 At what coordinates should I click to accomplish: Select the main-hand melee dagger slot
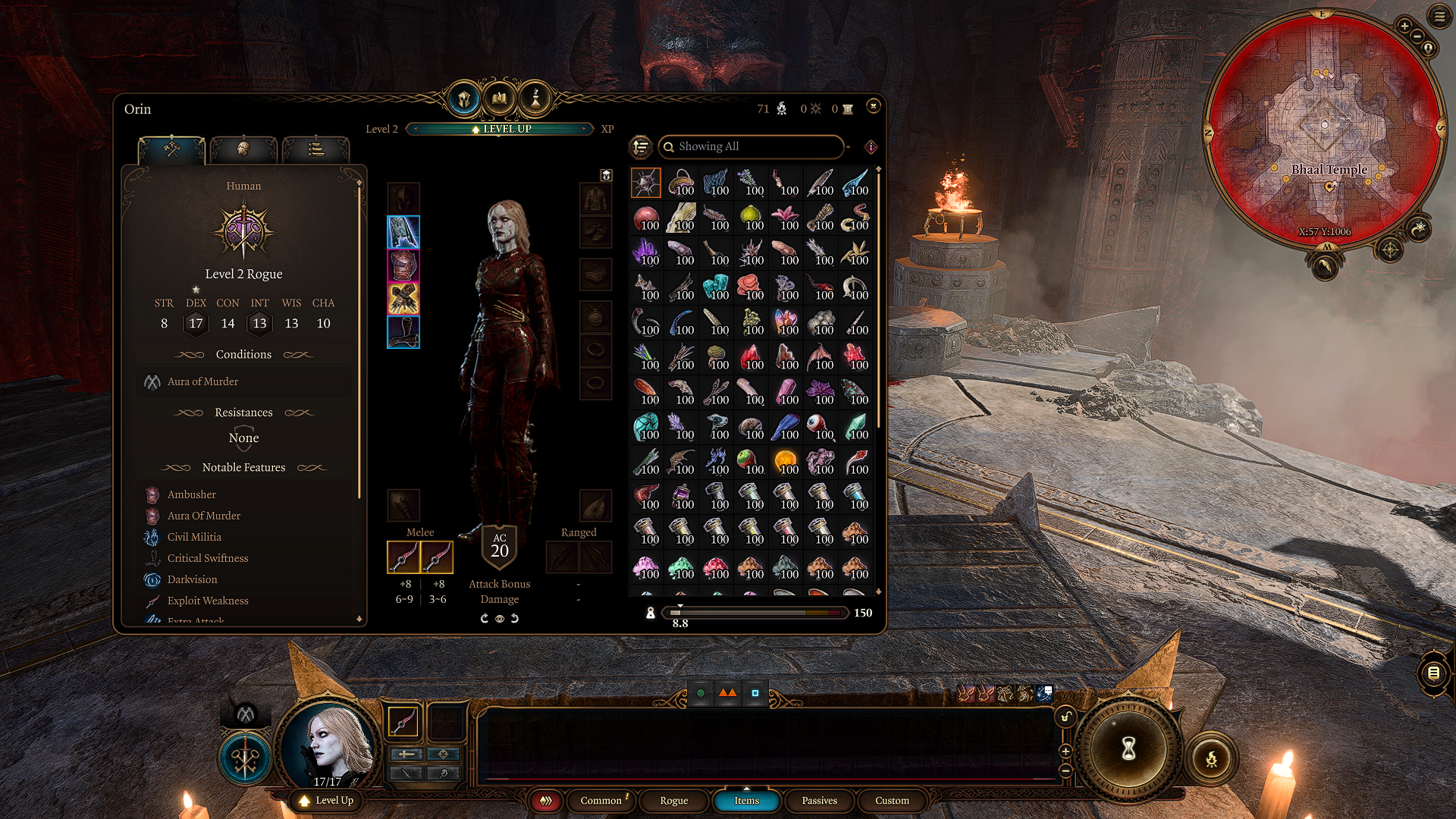point(403,557)
